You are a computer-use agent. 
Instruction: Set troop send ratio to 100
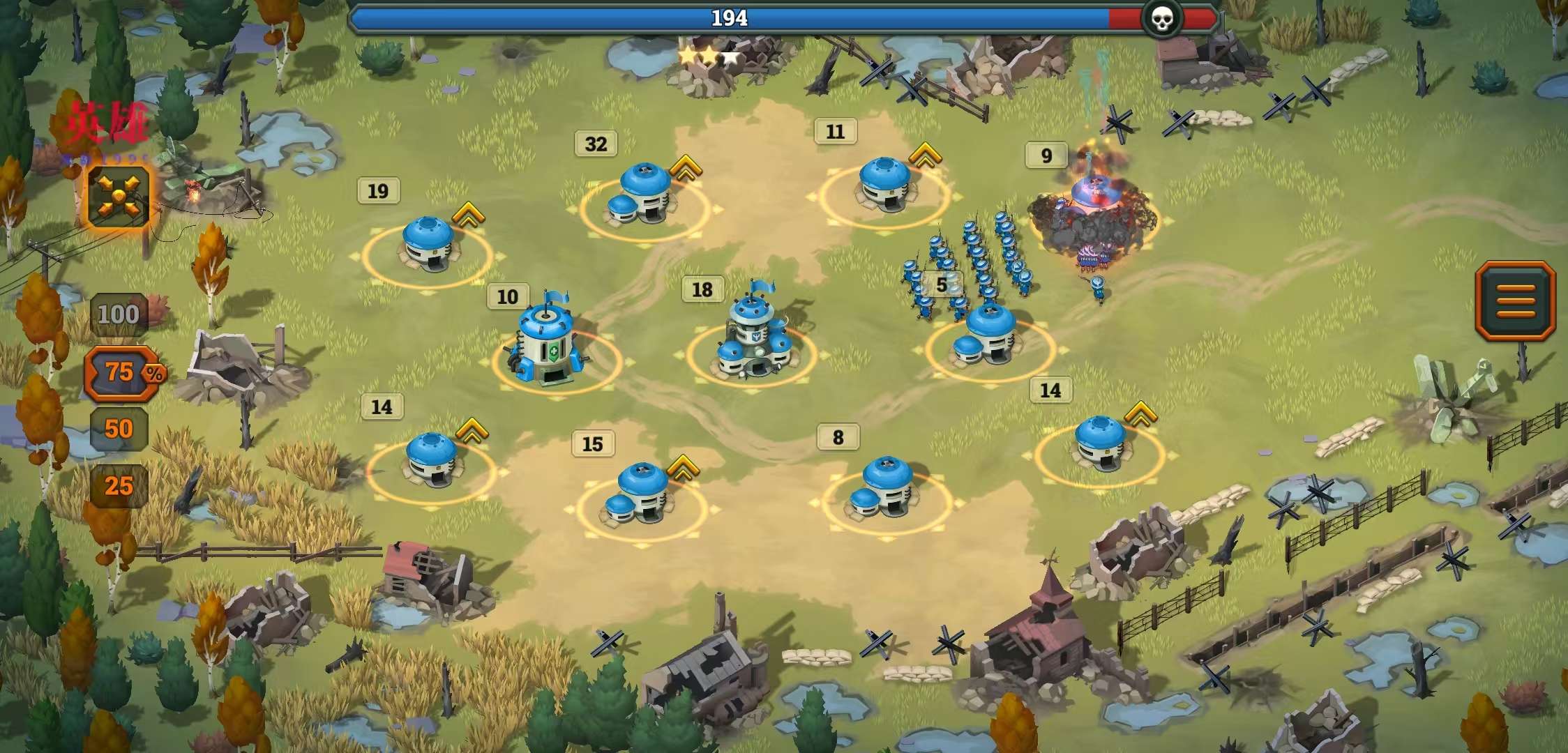coord(118,314)
